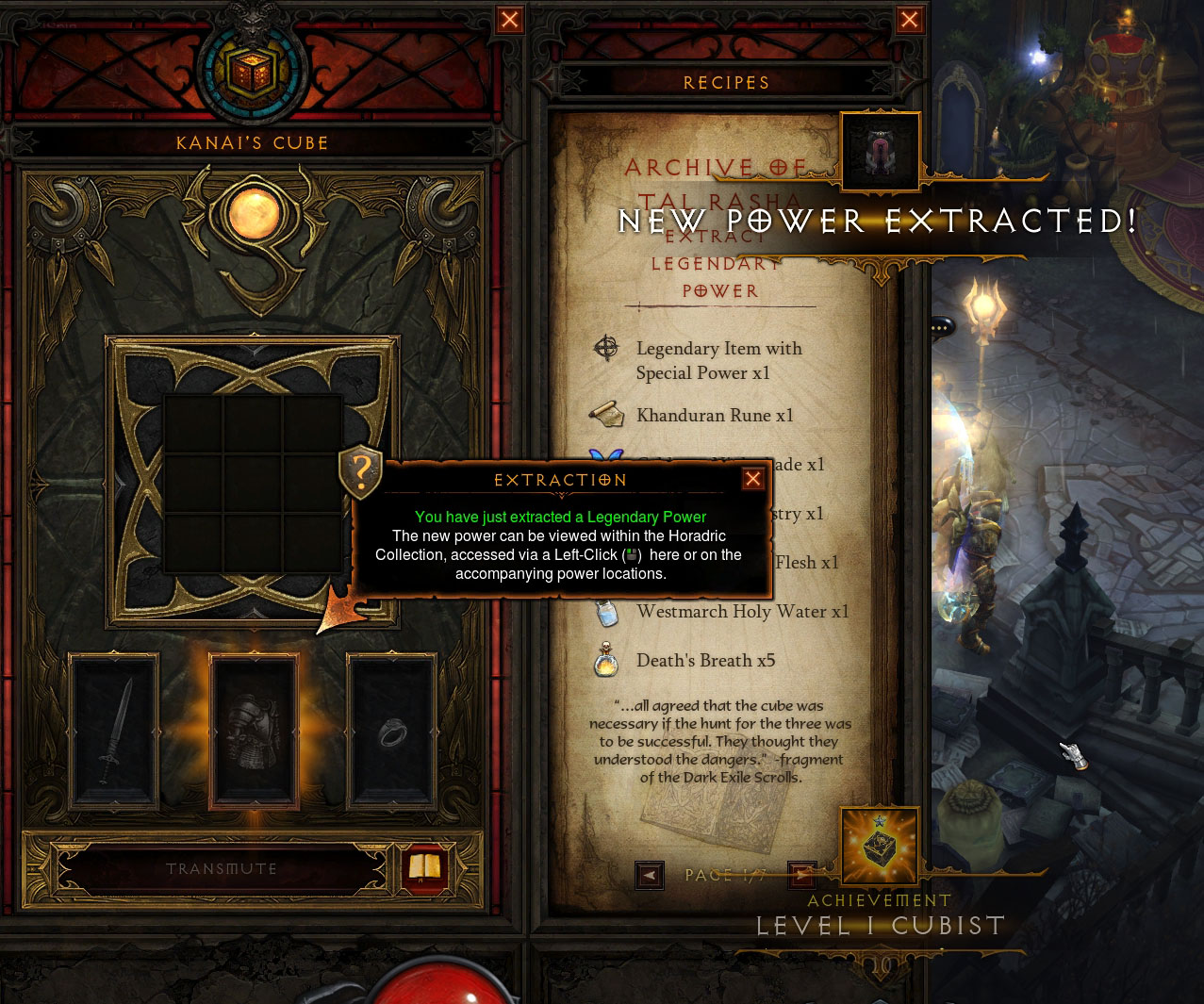Viewport: 1204px width, 1004px height.
Task: Click the extracted power item icon
Action: [x=880, y=151]
